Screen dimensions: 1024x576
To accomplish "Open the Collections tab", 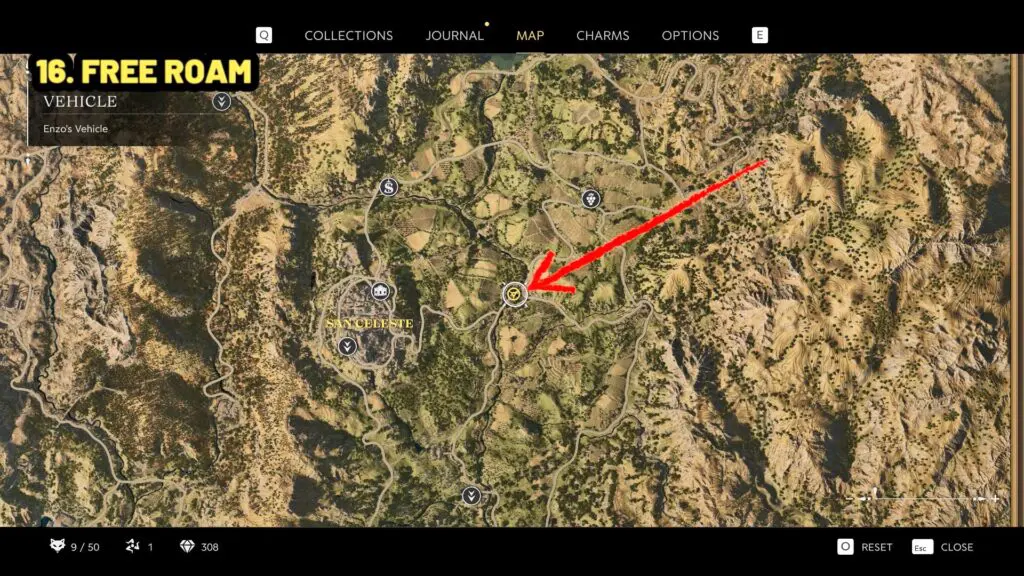I will [348, 35].
